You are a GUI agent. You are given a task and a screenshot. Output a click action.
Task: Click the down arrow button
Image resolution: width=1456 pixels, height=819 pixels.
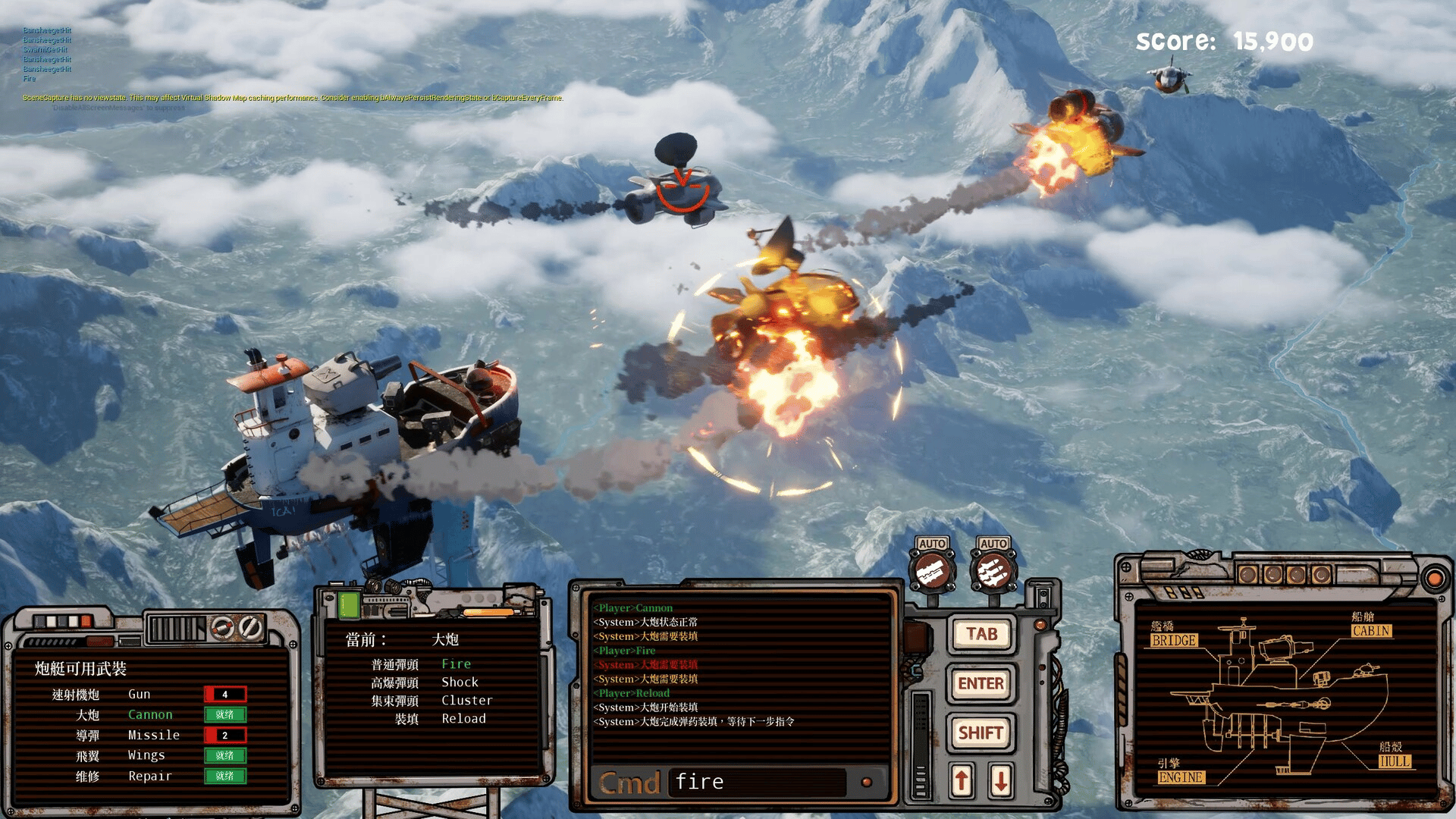(1000, 780)
